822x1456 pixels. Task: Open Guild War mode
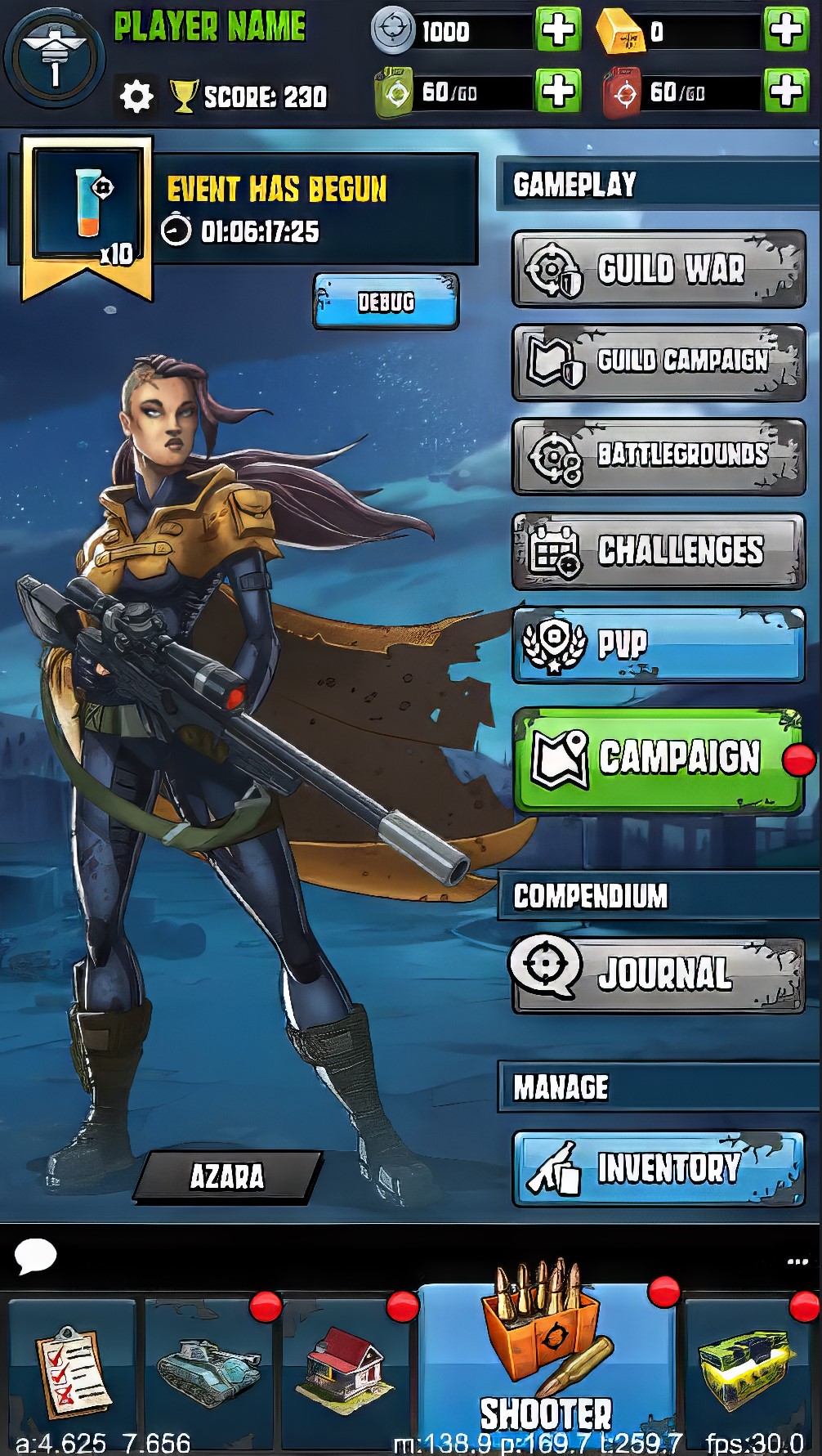(x=659, y=269)
